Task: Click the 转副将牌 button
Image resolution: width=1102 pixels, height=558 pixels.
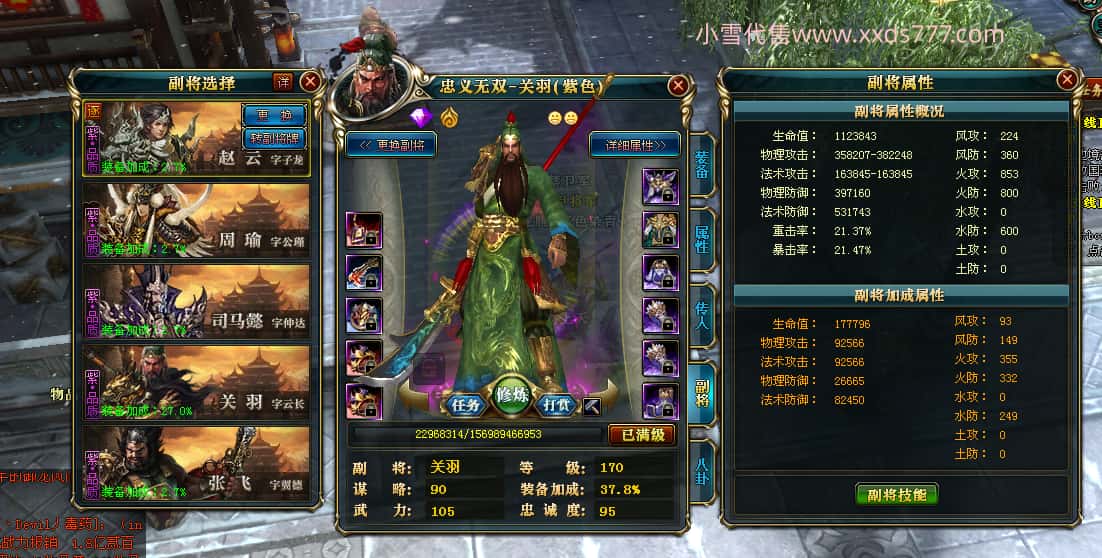Action: point(274,137)
